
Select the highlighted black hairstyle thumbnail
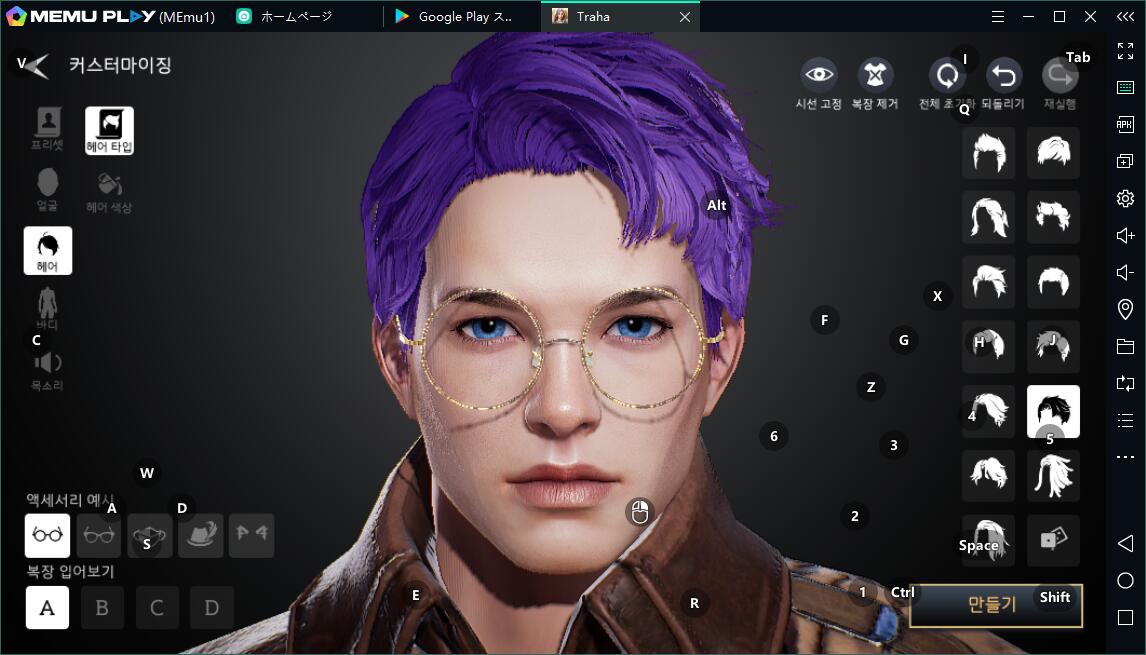(x=1053, y=410)
